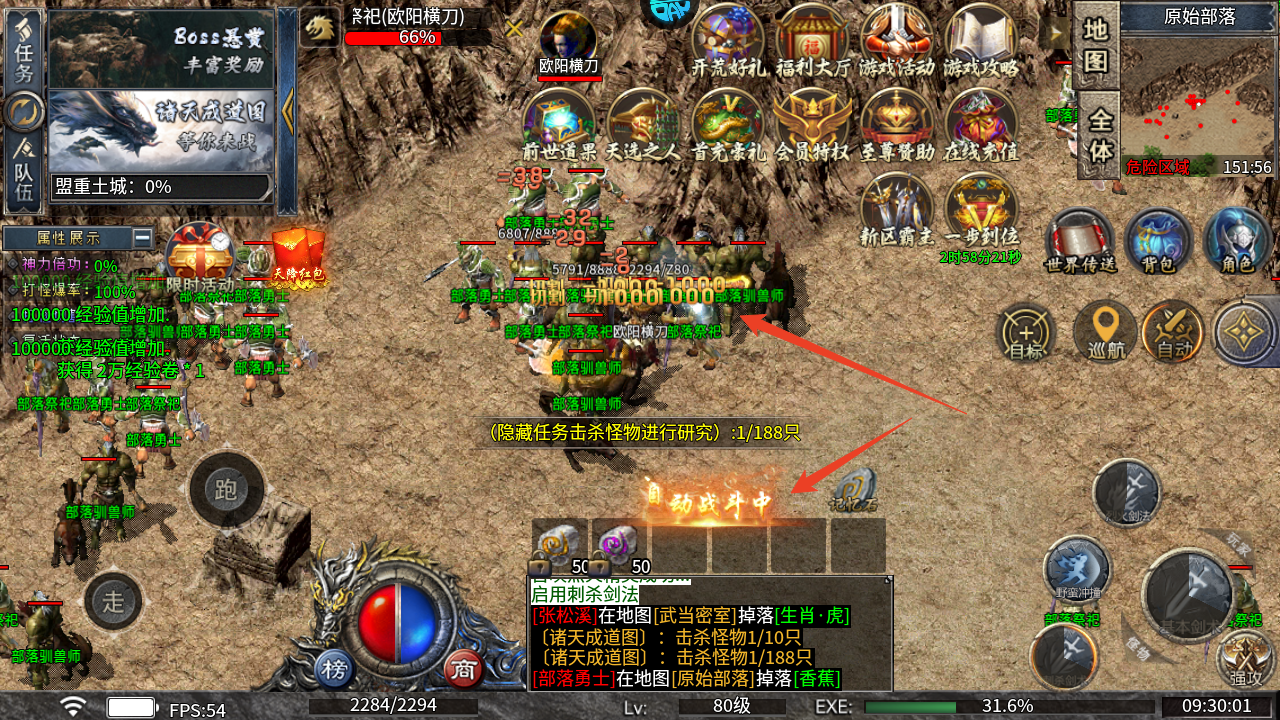Show the 游戏活动 events menu
1280x720 pixels.
tap(897, 41)
